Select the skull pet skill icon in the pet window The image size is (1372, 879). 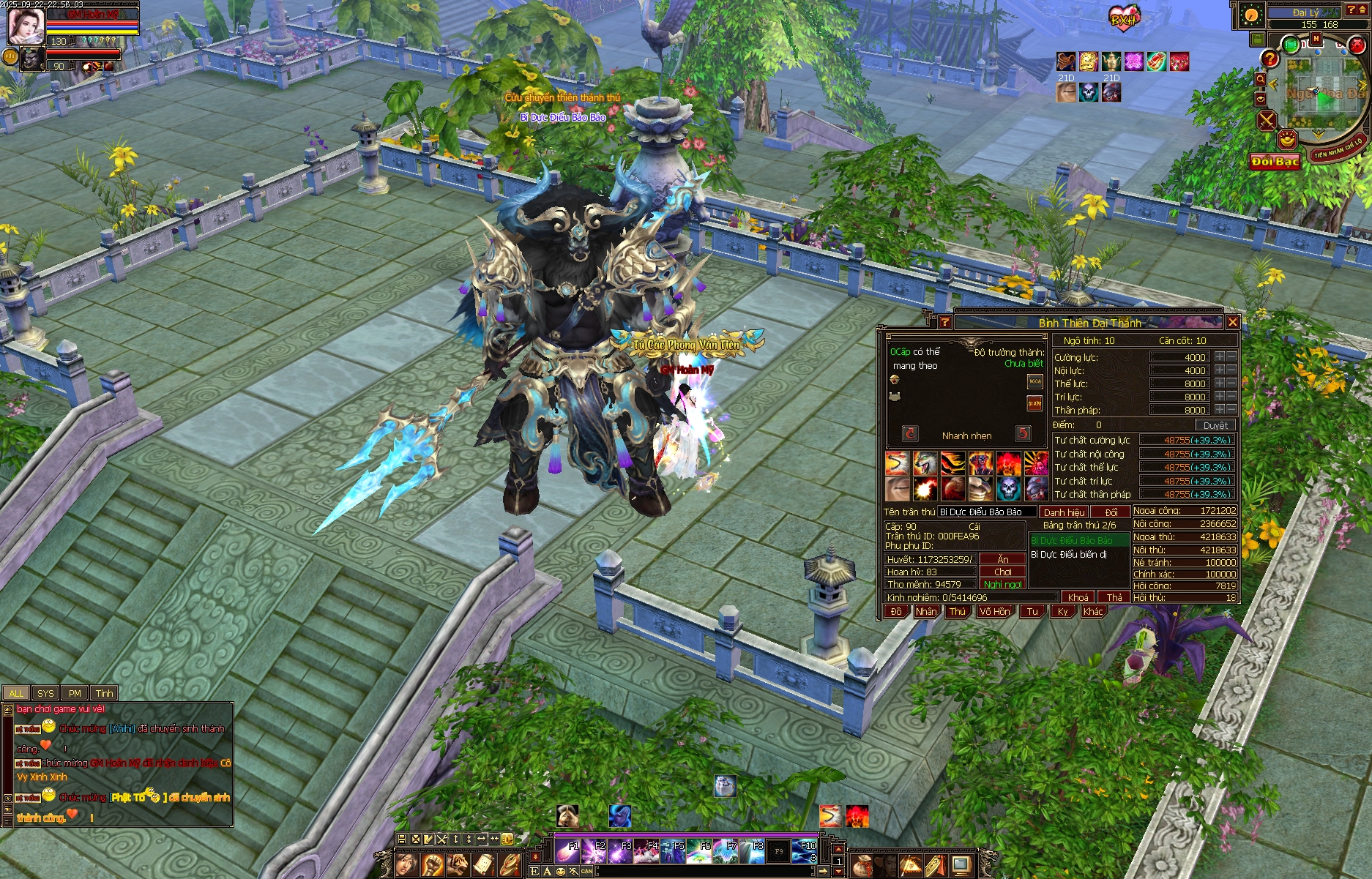[x=1008, y=488]
